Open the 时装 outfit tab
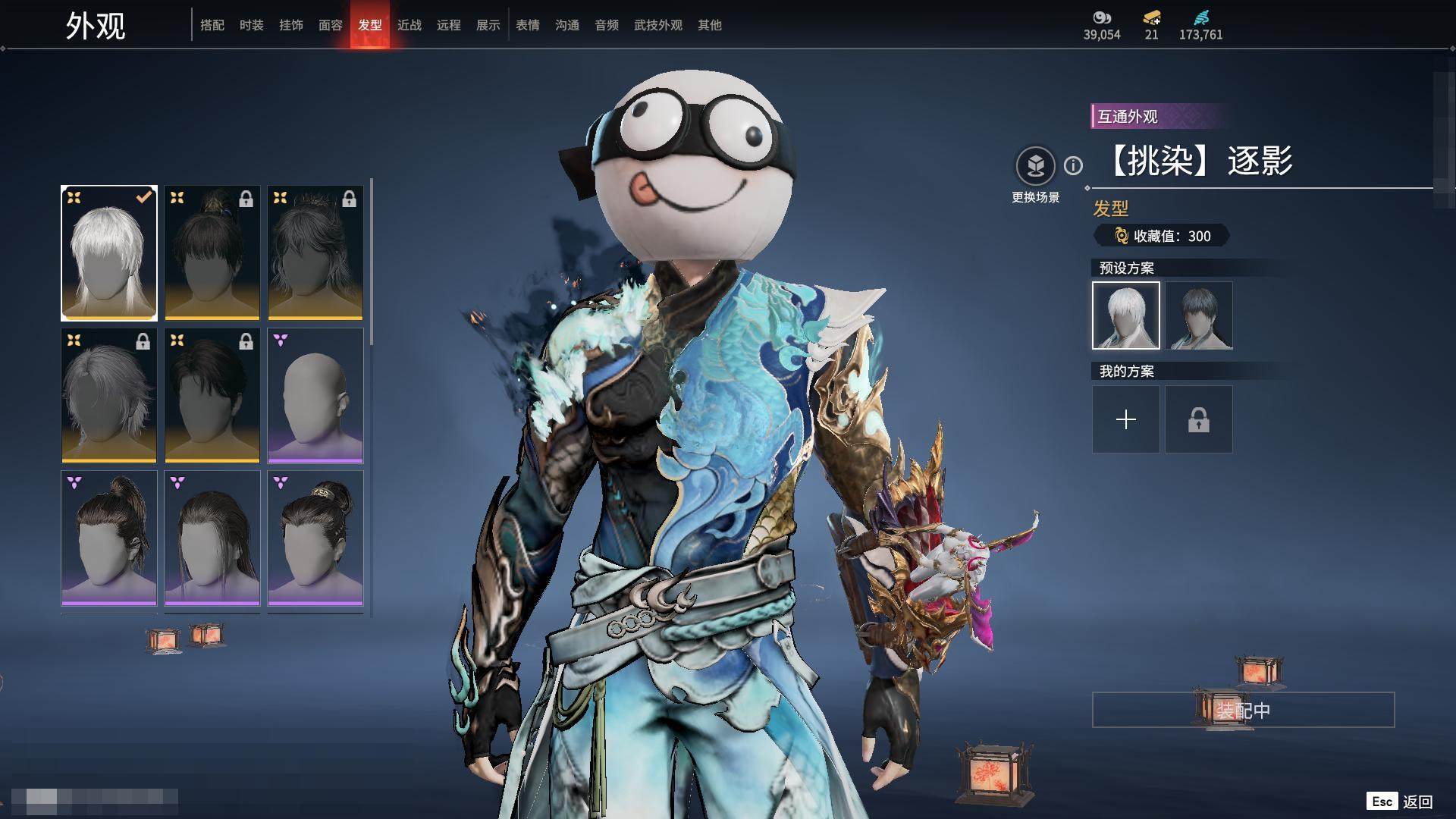1456x819 pixels. [252, 25]
